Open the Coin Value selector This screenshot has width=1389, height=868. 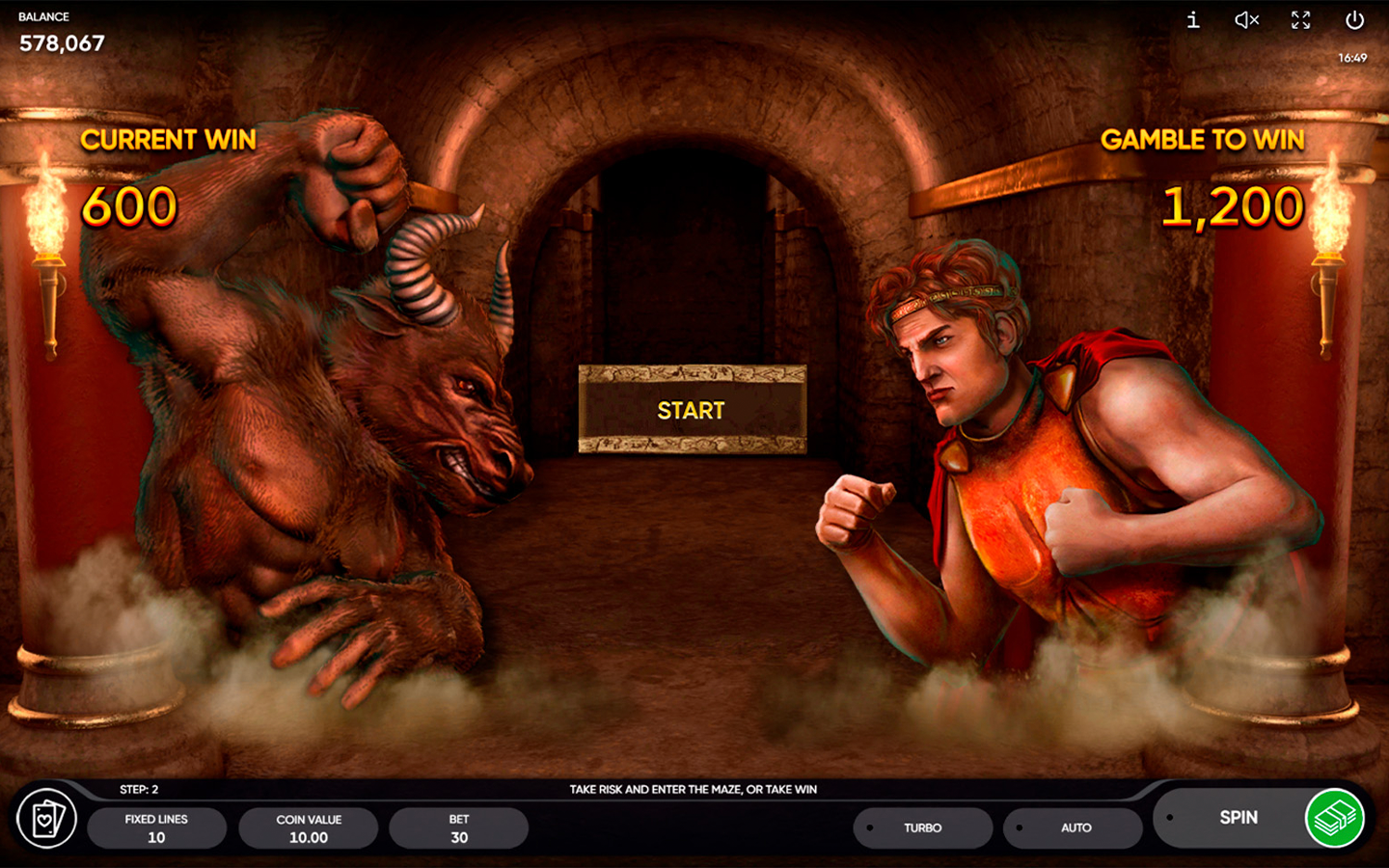point(308,827)
